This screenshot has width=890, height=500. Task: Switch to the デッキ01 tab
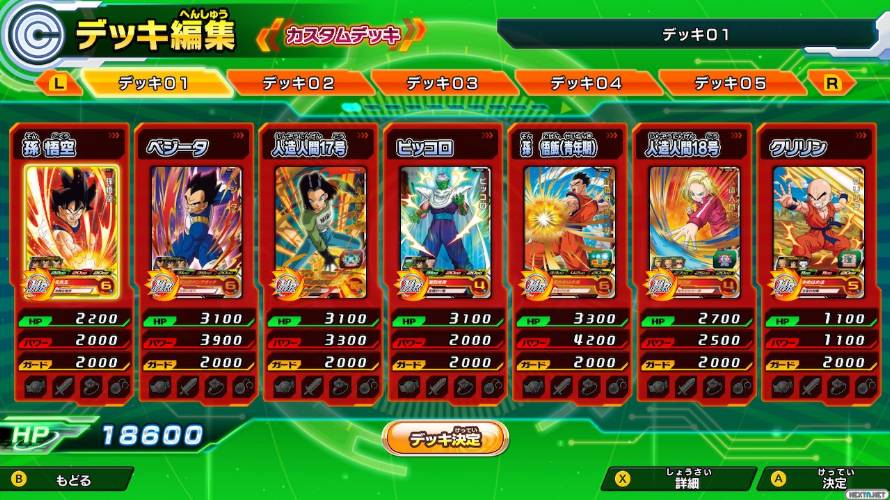point(153,83)
